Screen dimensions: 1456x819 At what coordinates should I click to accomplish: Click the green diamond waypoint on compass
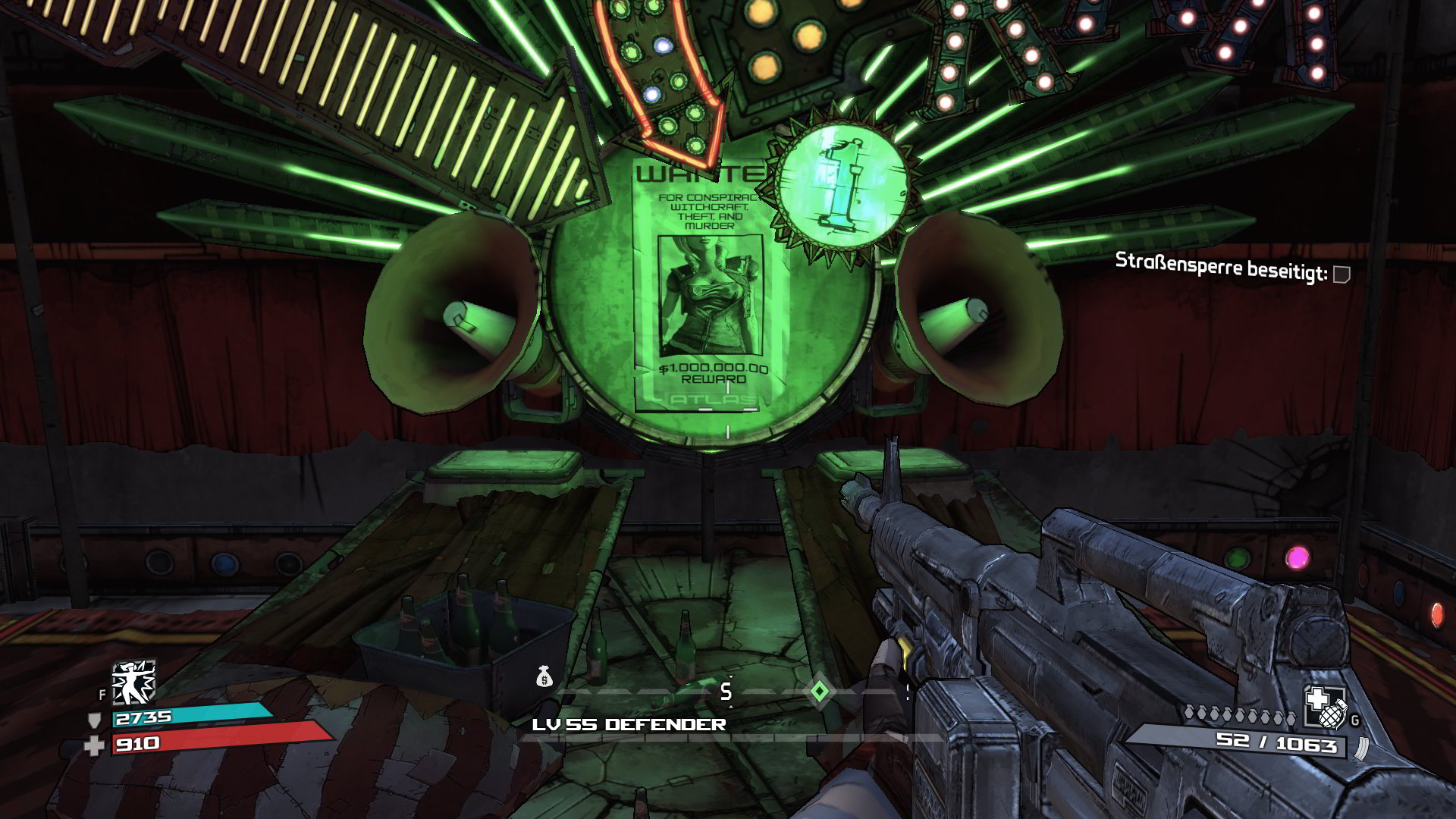pos(819,691)
